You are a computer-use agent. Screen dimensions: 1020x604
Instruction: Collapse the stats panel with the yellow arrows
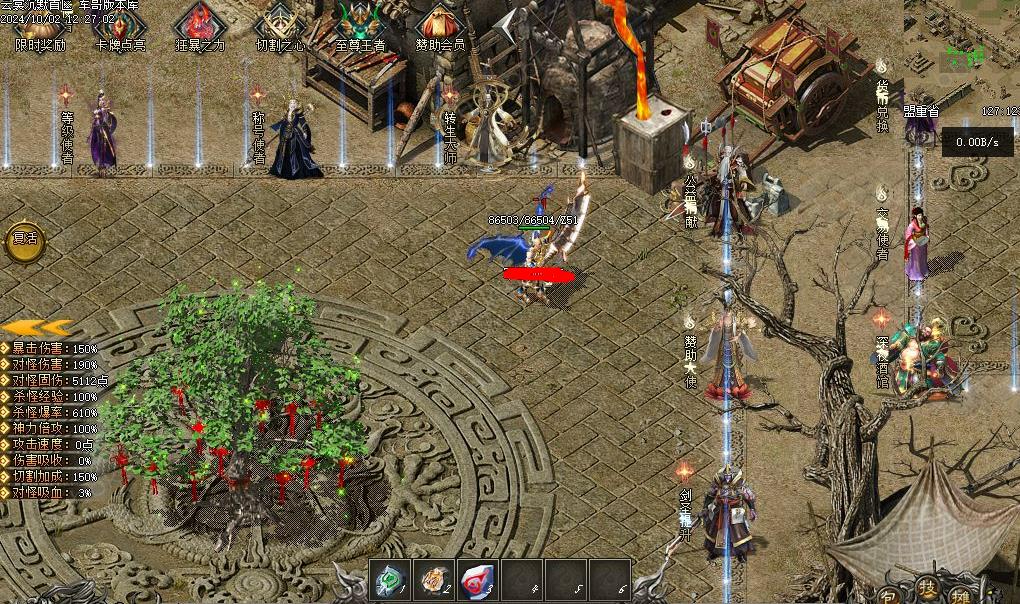(36, 327)
